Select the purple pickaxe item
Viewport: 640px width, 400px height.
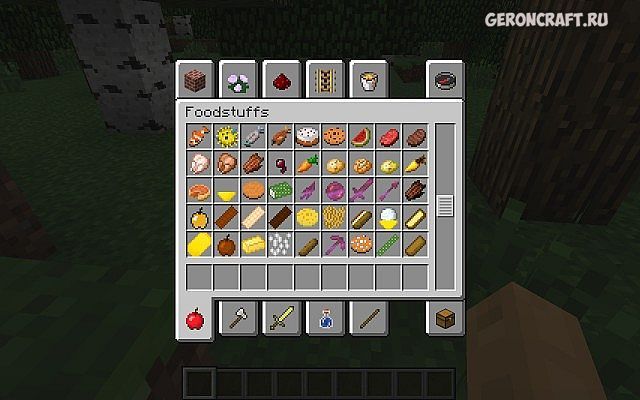(x=335, y=245)
